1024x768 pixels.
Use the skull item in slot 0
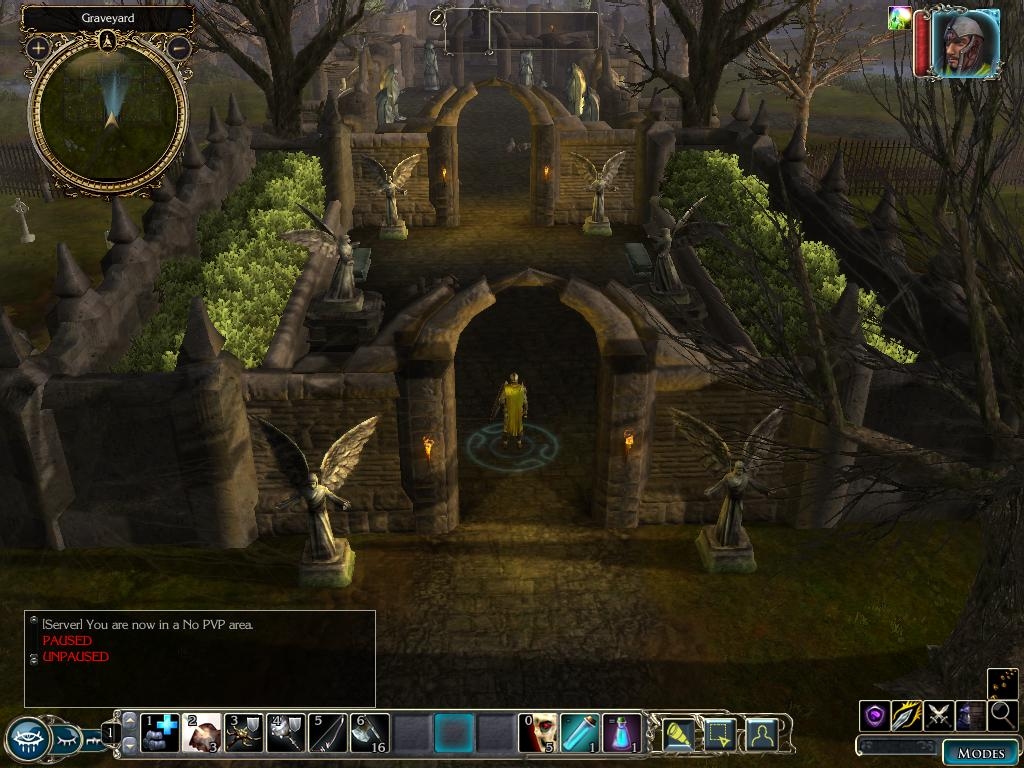click(x=538, y=733)
